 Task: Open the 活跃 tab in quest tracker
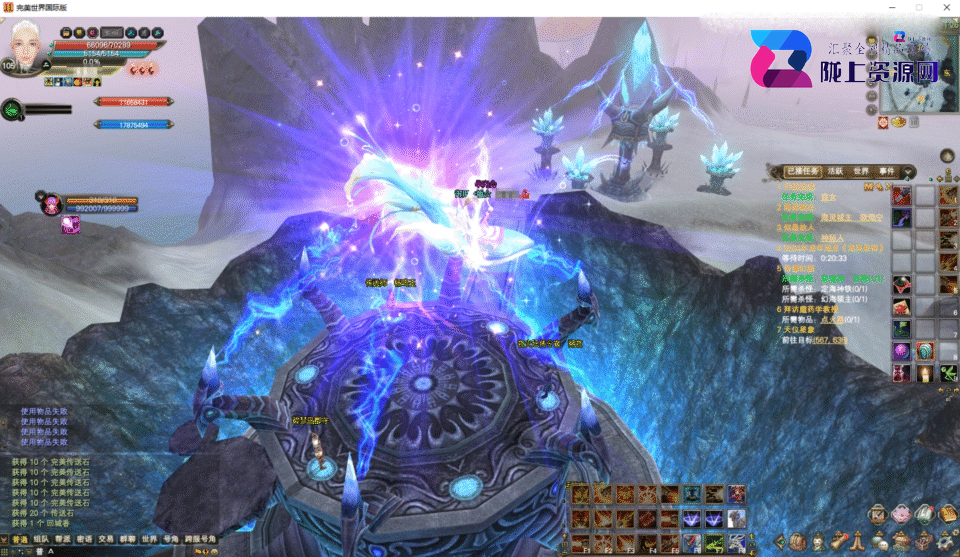836,171
